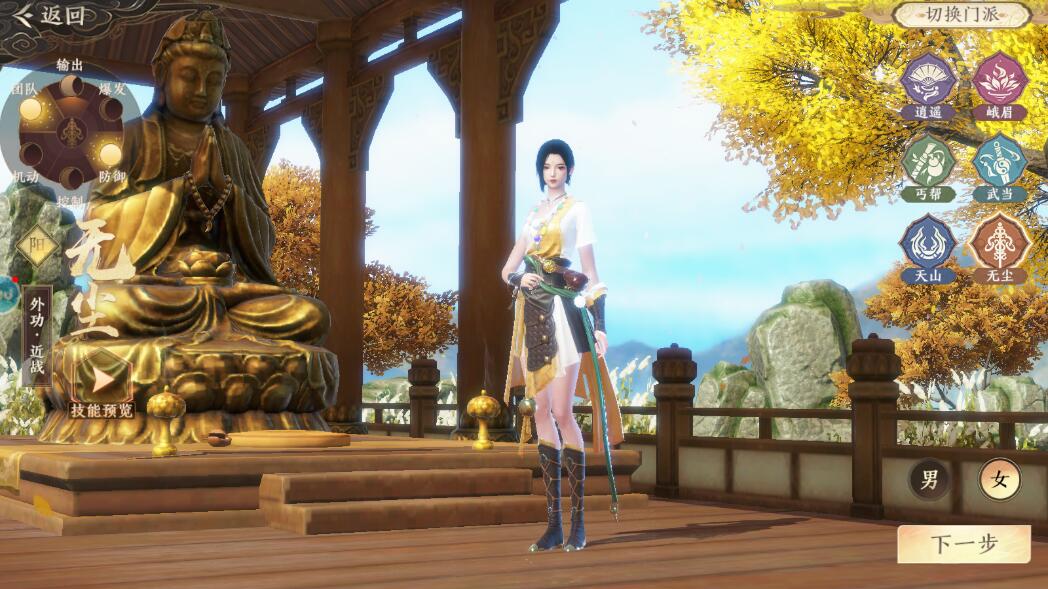1048x589 pixels.
Task: Select the 武当 sword sect
Action: 999,162
